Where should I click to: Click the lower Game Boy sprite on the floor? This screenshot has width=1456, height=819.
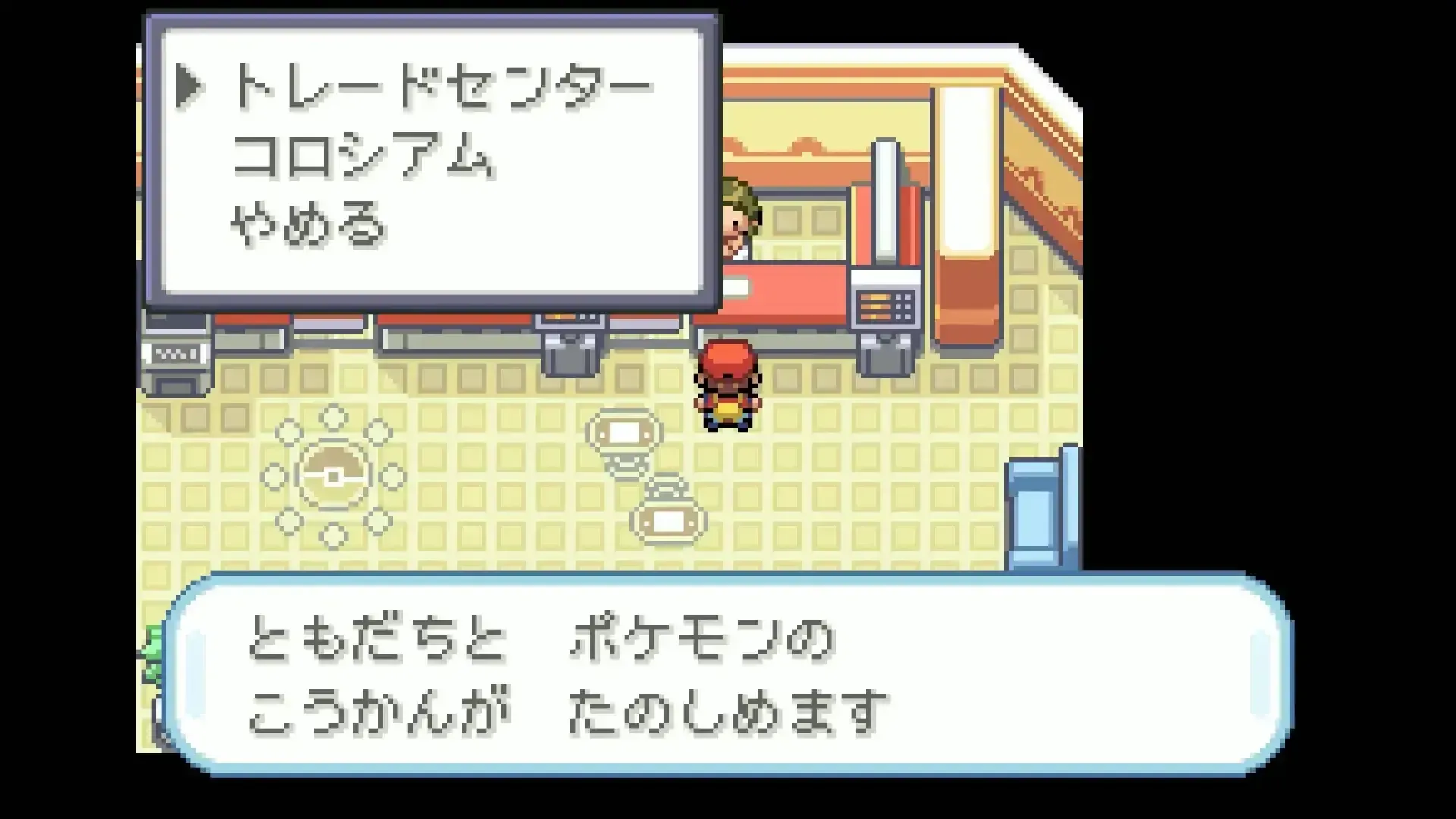click(x=667, y=519)
